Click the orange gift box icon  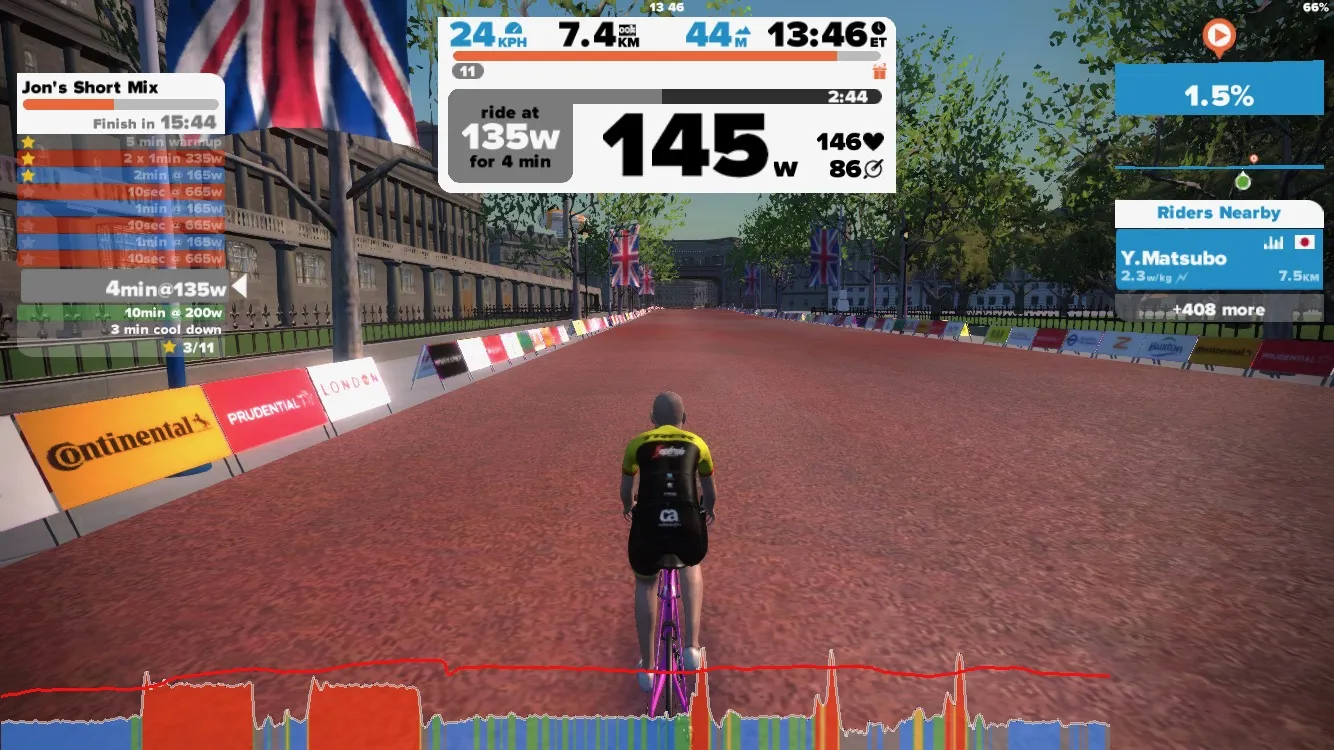pyautogui.click(x=879, y=71)
